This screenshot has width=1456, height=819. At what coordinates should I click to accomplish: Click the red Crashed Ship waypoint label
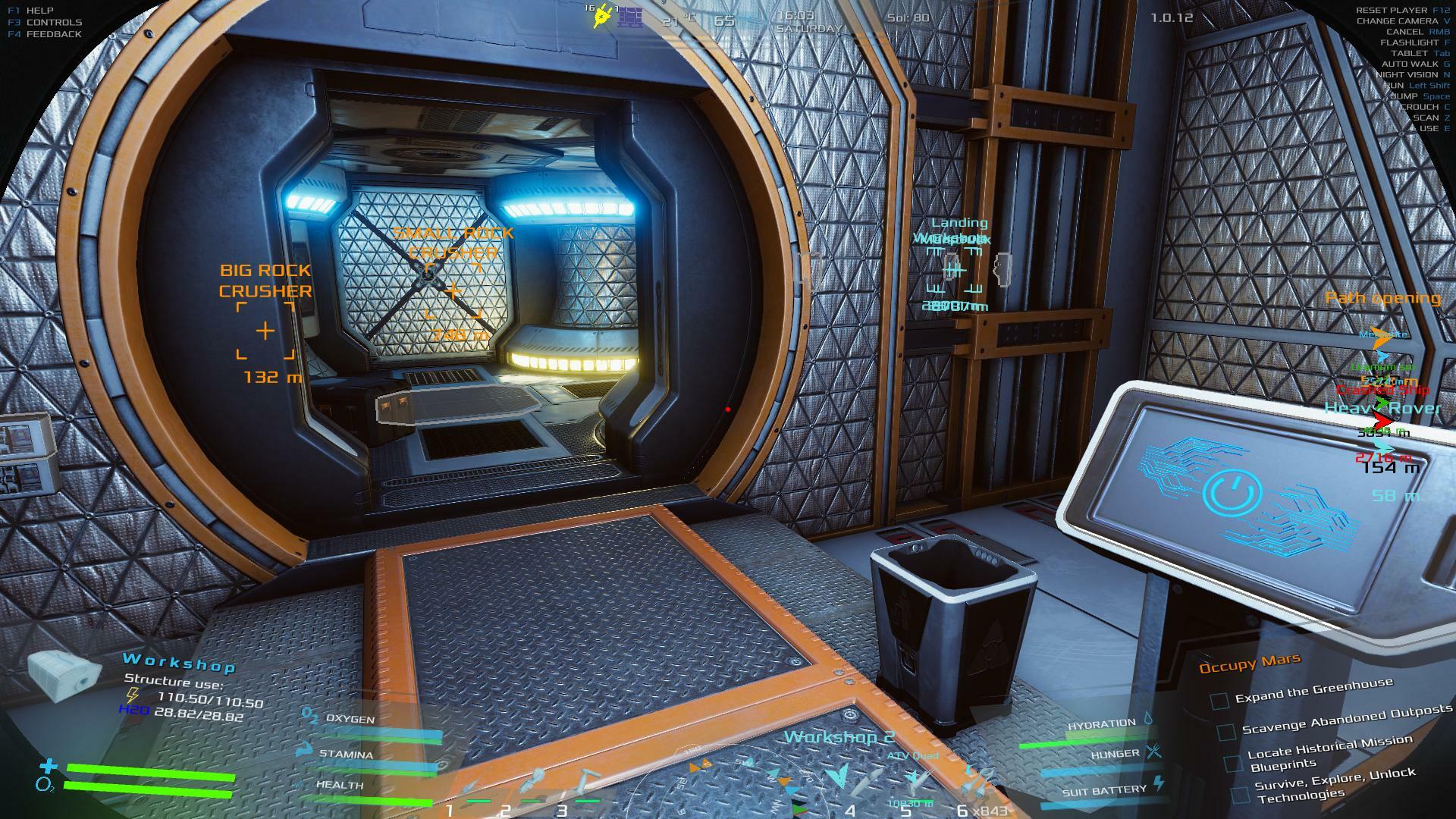point(1382,390)
